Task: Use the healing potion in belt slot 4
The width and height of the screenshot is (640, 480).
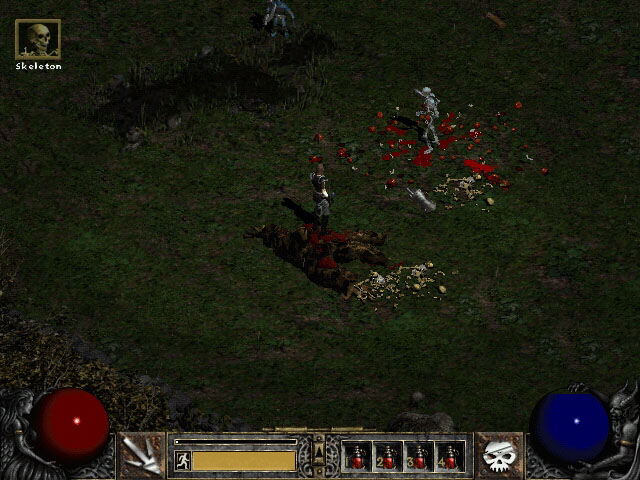Action: click(x=450, y=457)
